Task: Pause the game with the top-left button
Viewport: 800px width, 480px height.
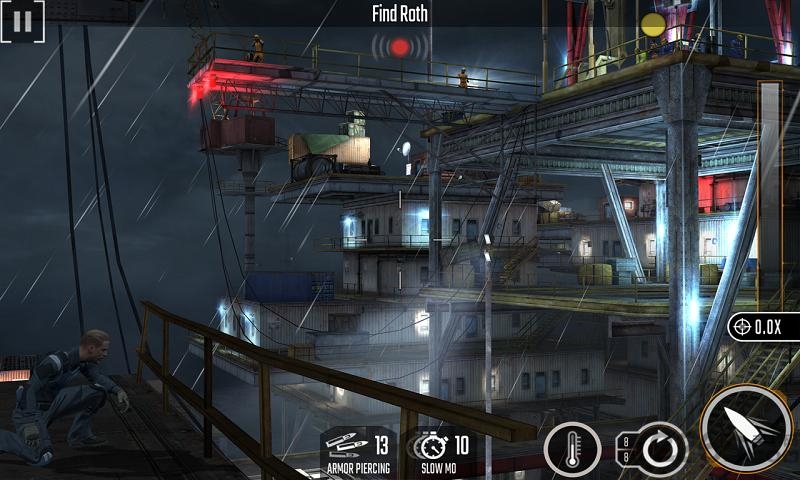Action: (x=22, y=20)
